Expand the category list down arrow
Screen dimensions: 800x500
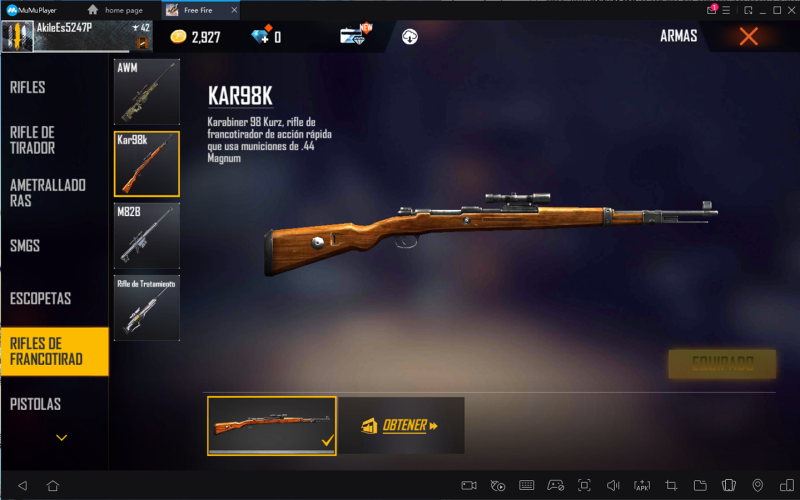click(x=62, y=437)
